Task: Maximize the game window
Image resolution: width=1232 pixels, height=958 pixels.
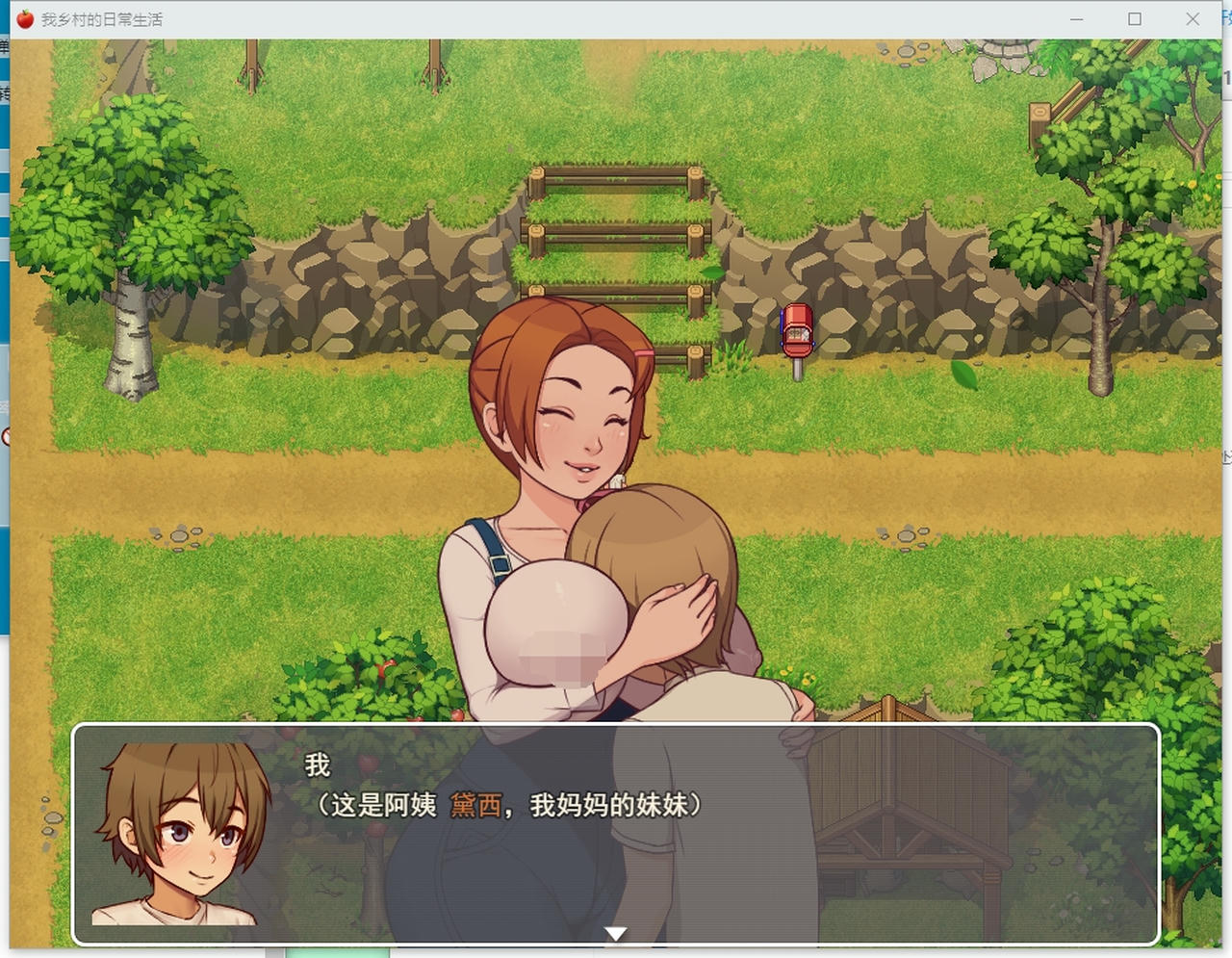Action: pos(1136,18)
